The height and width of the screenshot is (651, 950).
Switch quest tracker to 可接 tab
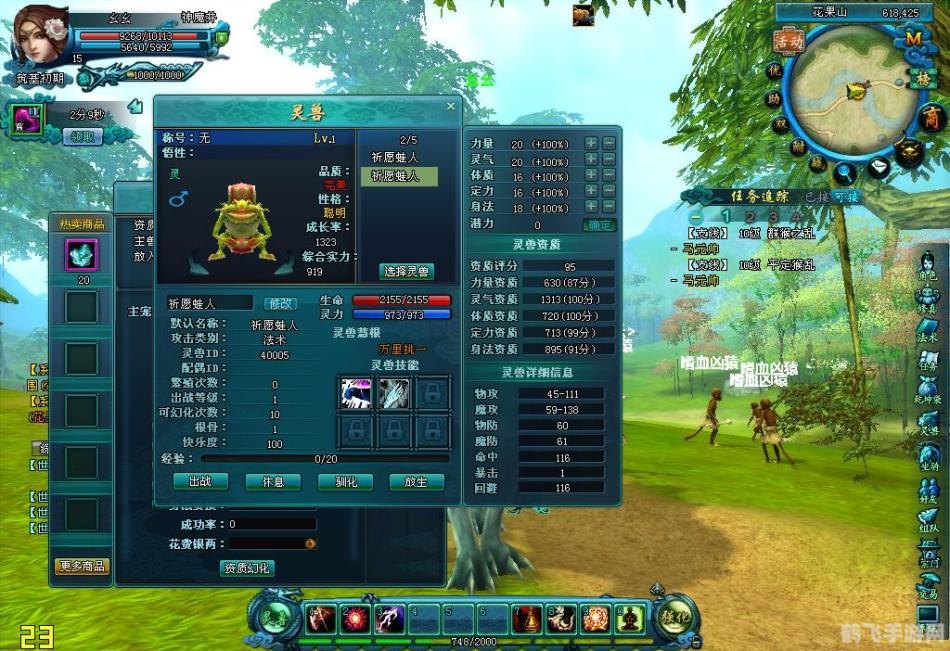pos(846,196)
